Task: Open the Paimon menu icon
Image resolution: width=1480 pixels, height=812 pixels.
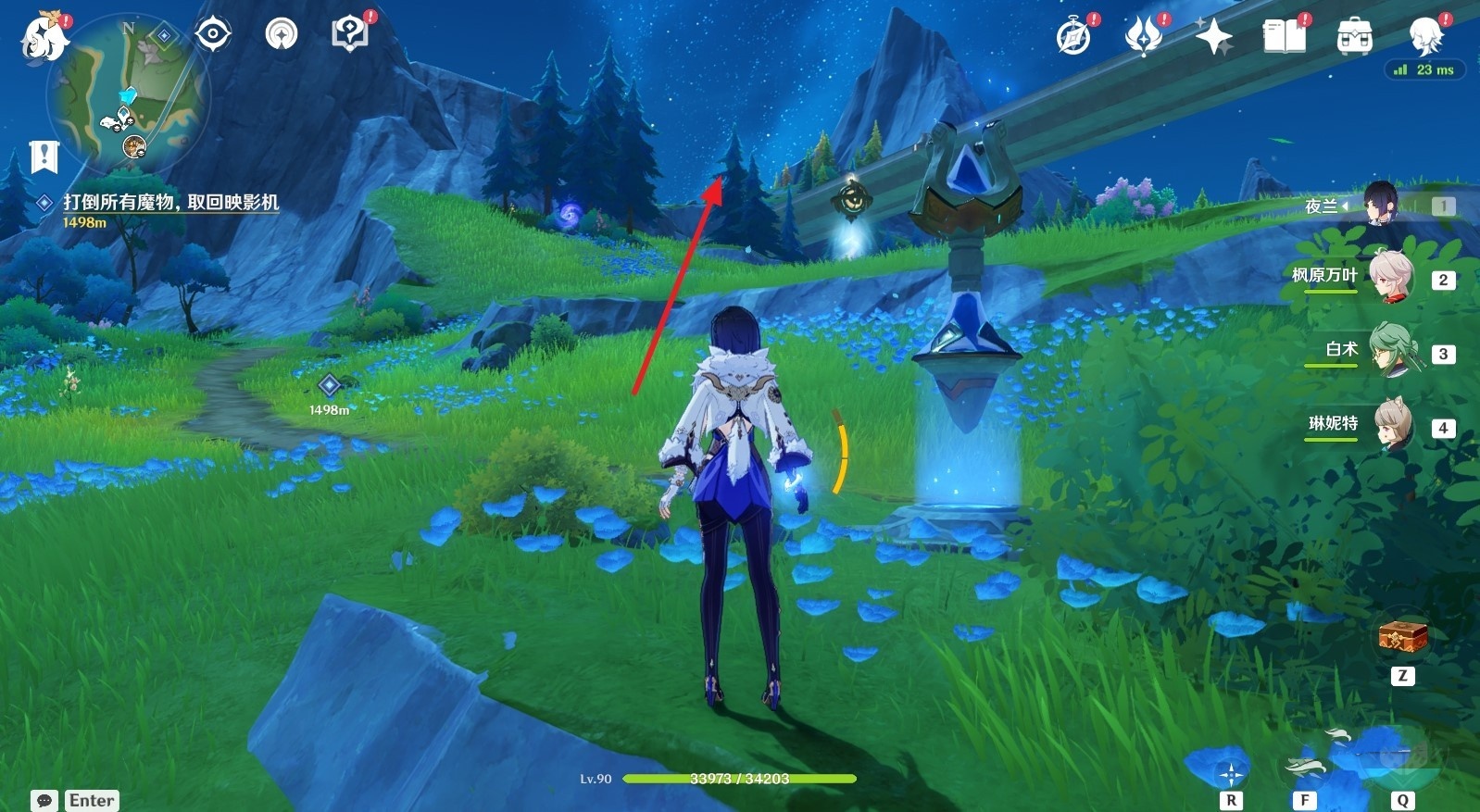Action: (x=44, y=37)
